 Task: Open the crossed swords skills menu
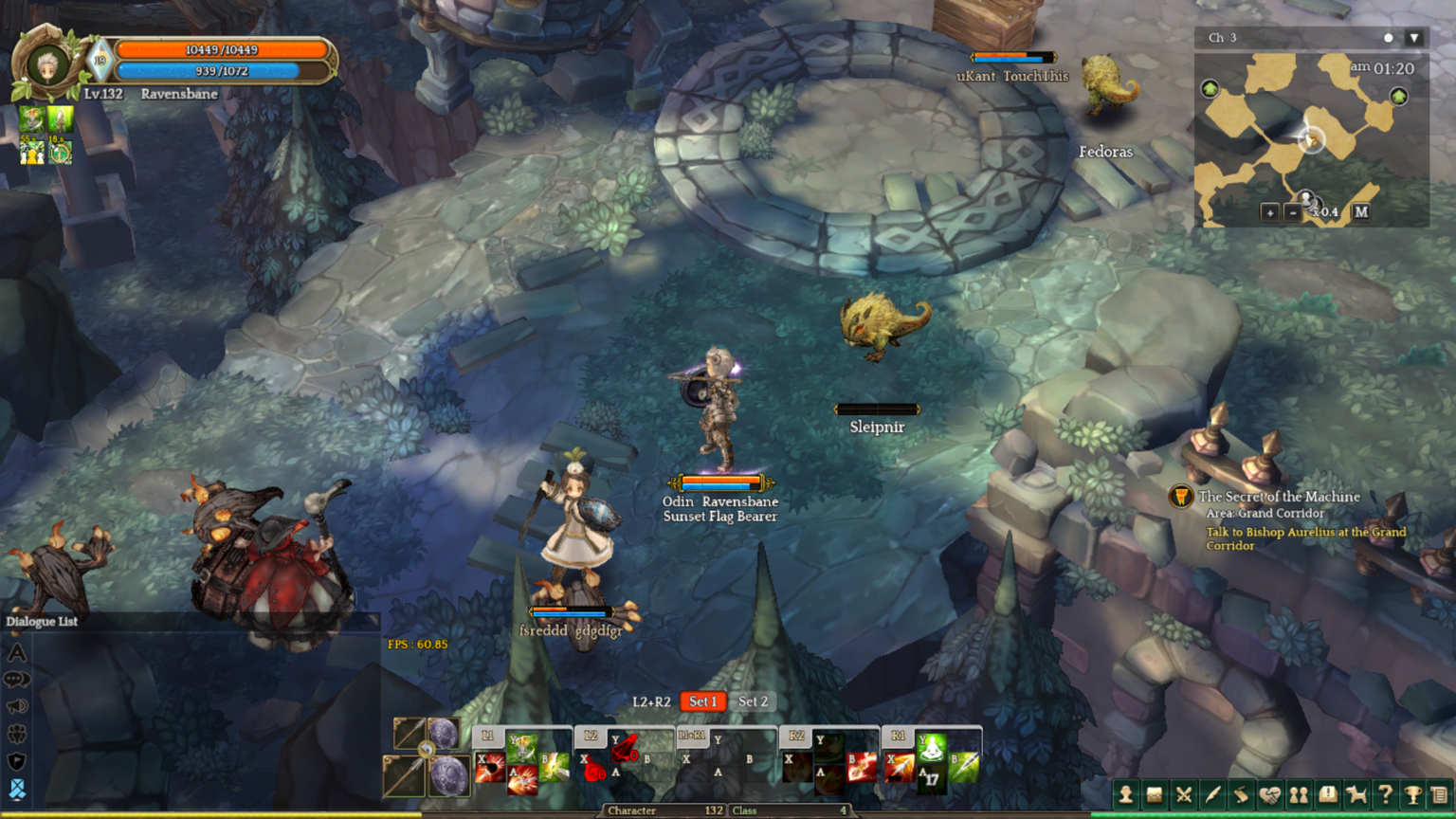point(1184,794)
